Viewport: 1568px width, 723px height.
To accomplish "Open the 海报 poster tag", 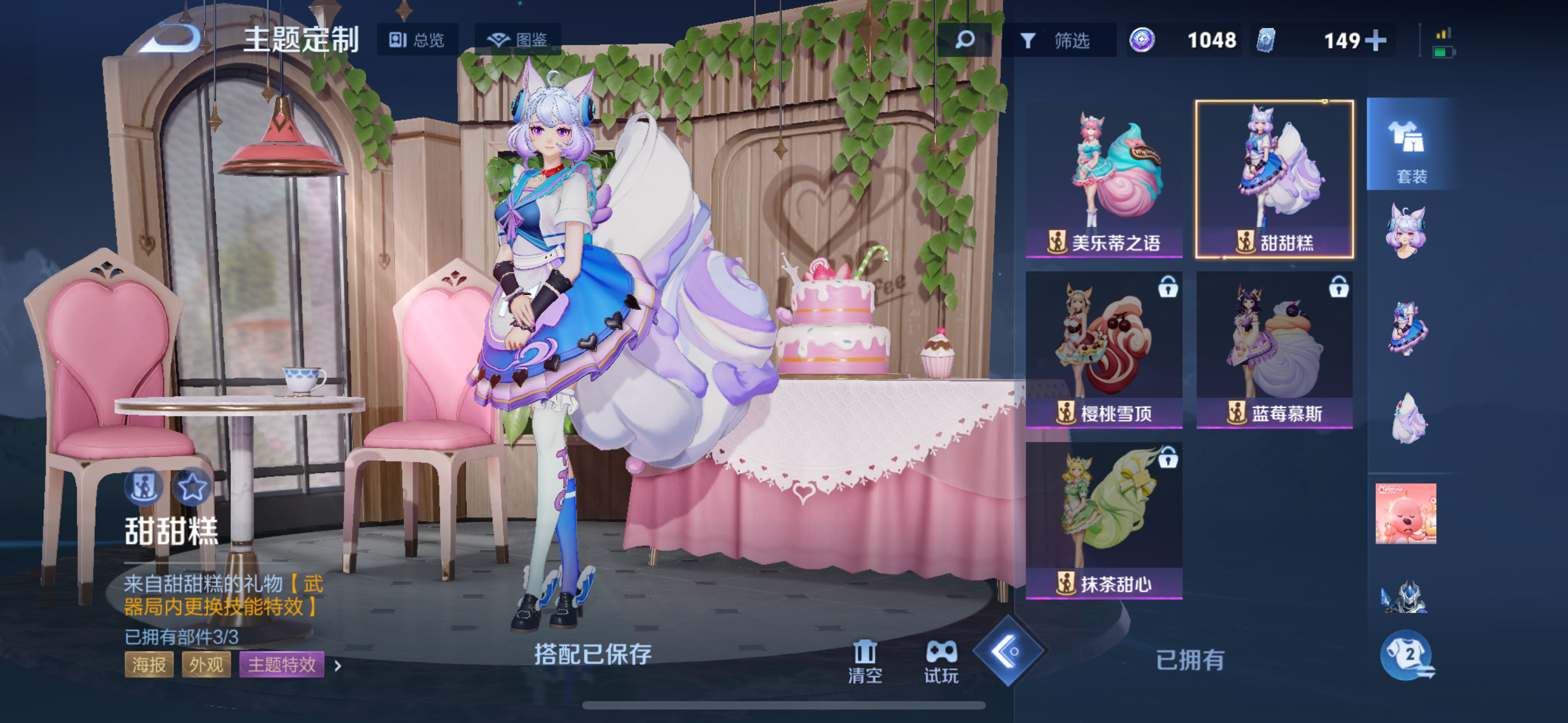I will (149, 664).
